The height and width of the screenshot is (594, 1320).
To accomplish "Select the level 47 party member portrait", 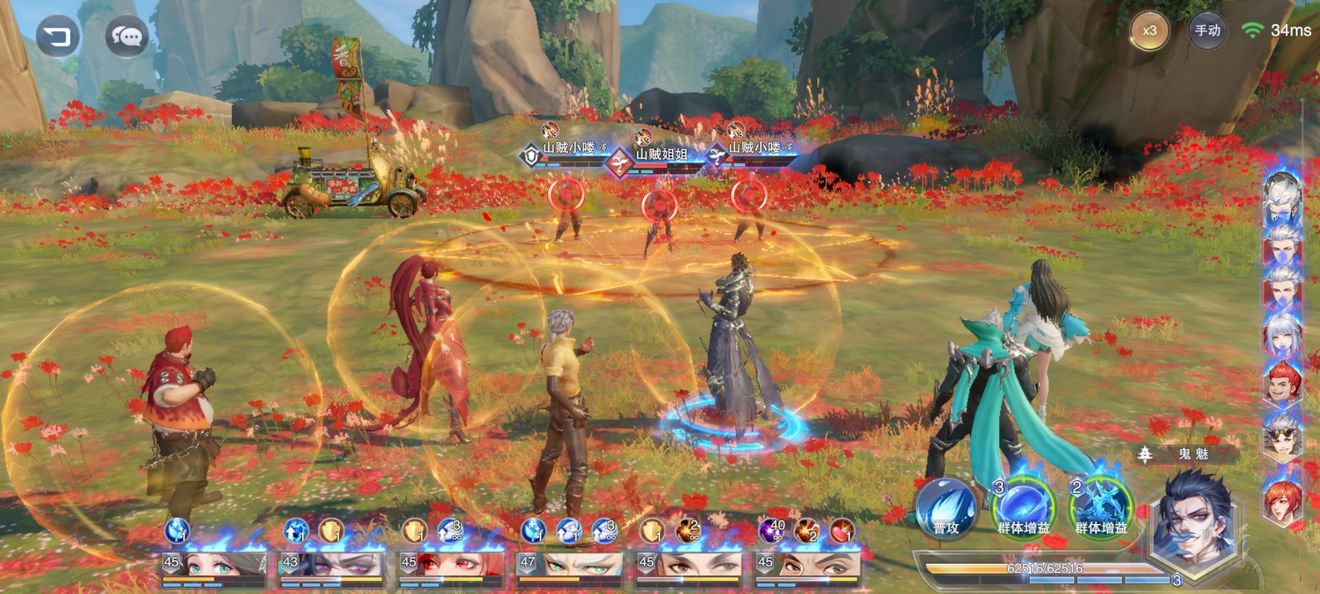I will point(568,566).
